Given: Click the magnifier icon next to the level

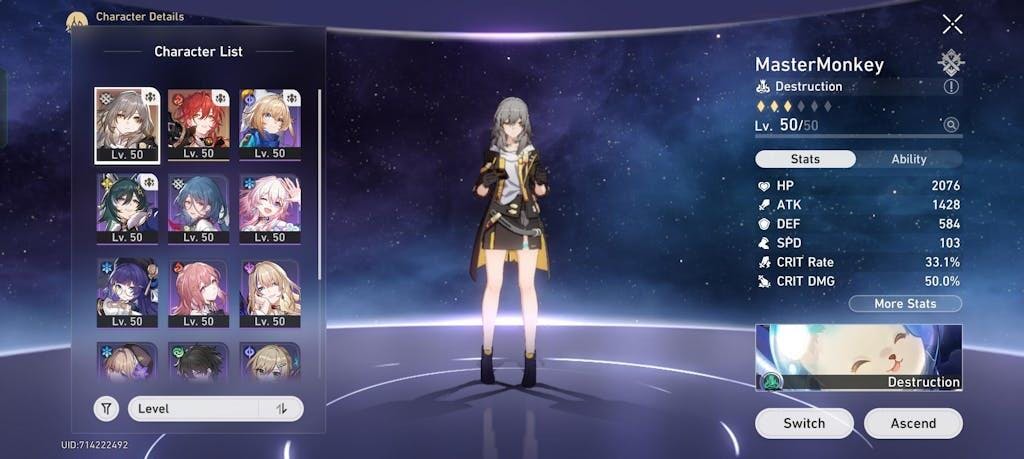Looking at the screenshot, I should 951,125.
